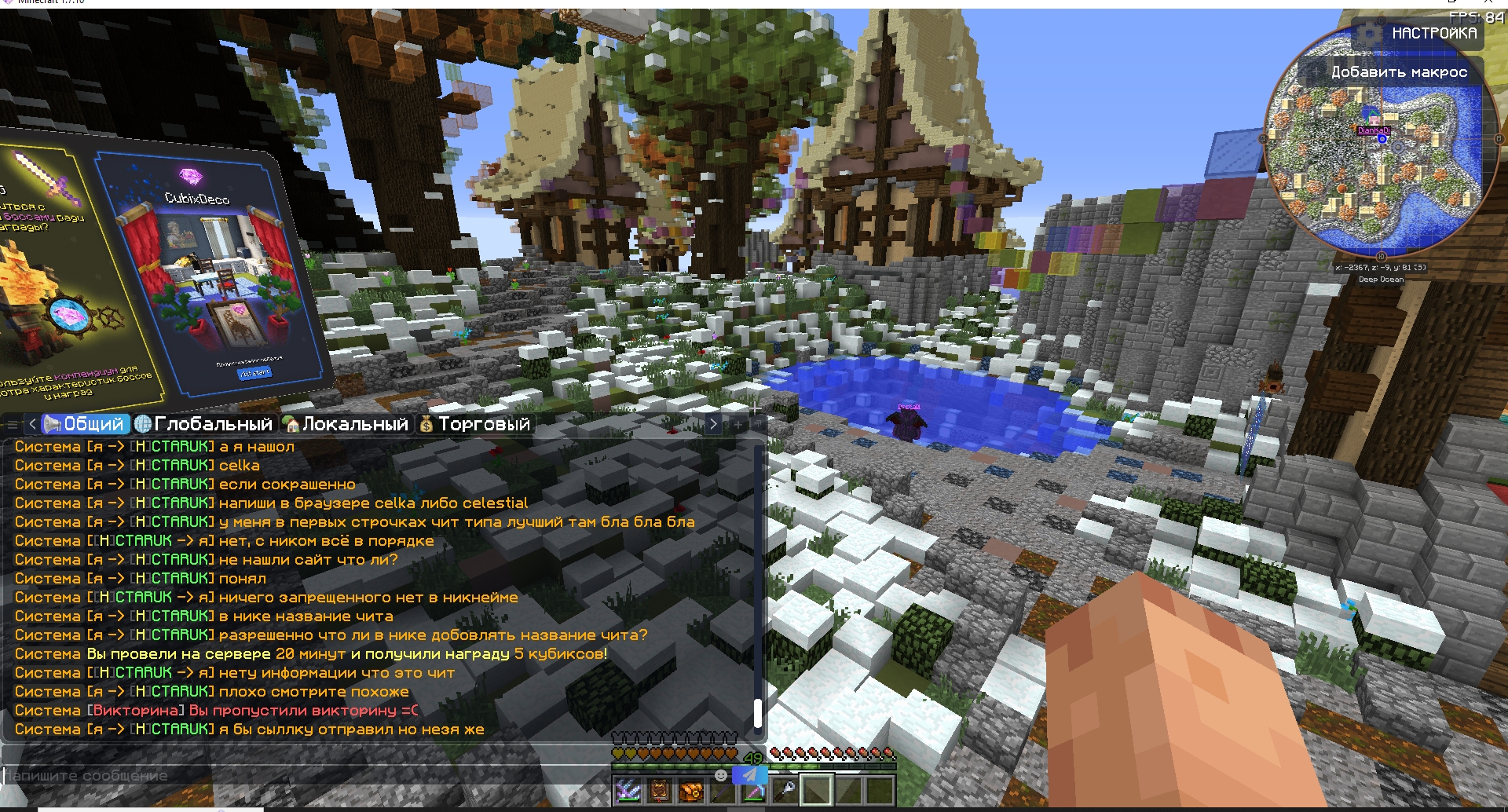Select the crossed swords hotbar slot
Viewport: 1508px width, 812px height.
point(628,791)
